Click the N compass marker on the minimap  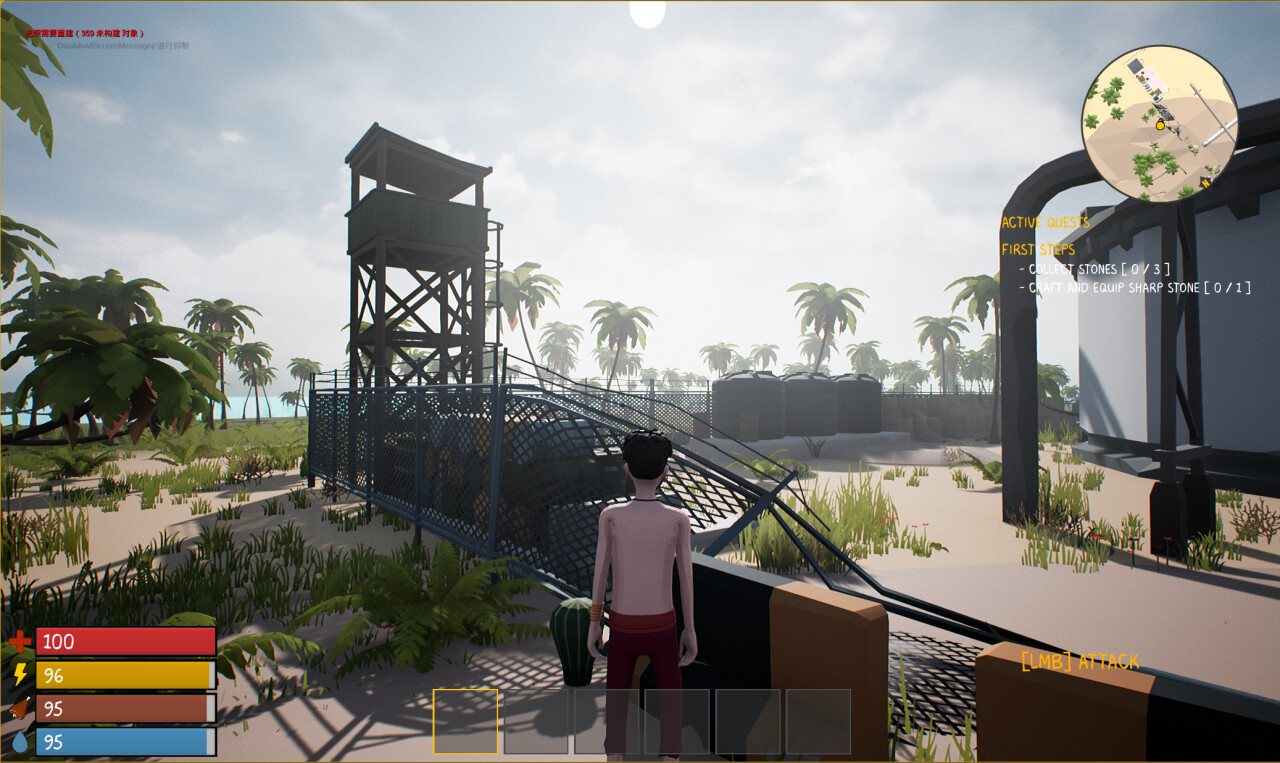(1205, 183)
